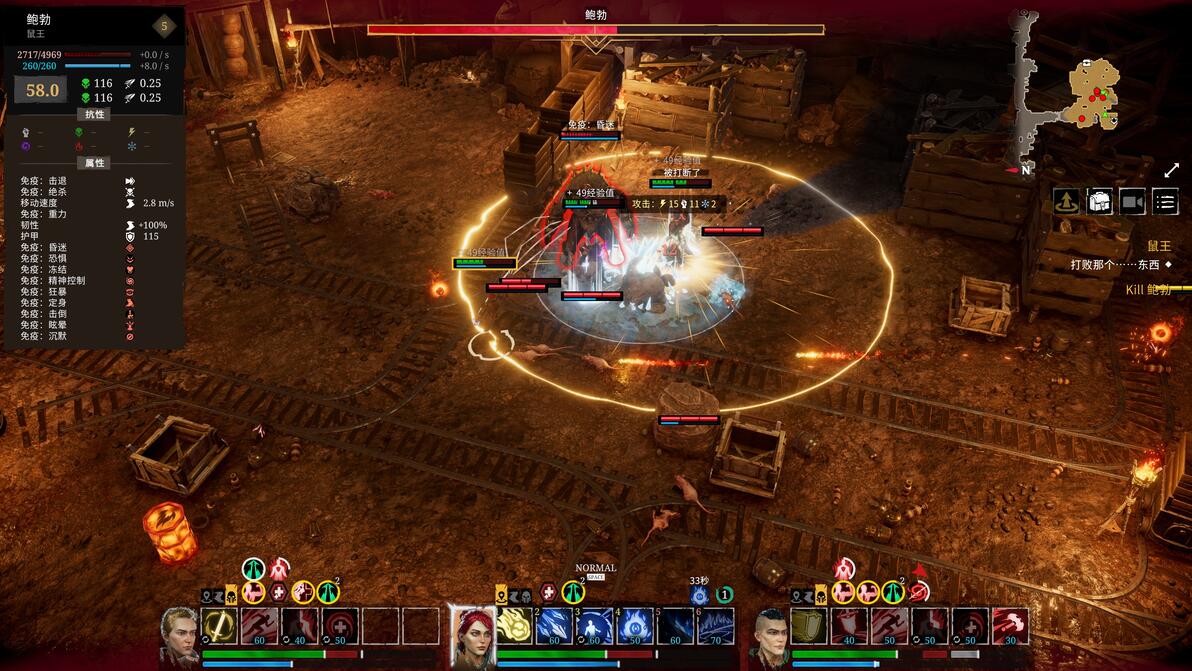This screenshot has width=1192, height=671.
Task: Cast the ice spikes spell costing 70
Action: click(716, 626)
